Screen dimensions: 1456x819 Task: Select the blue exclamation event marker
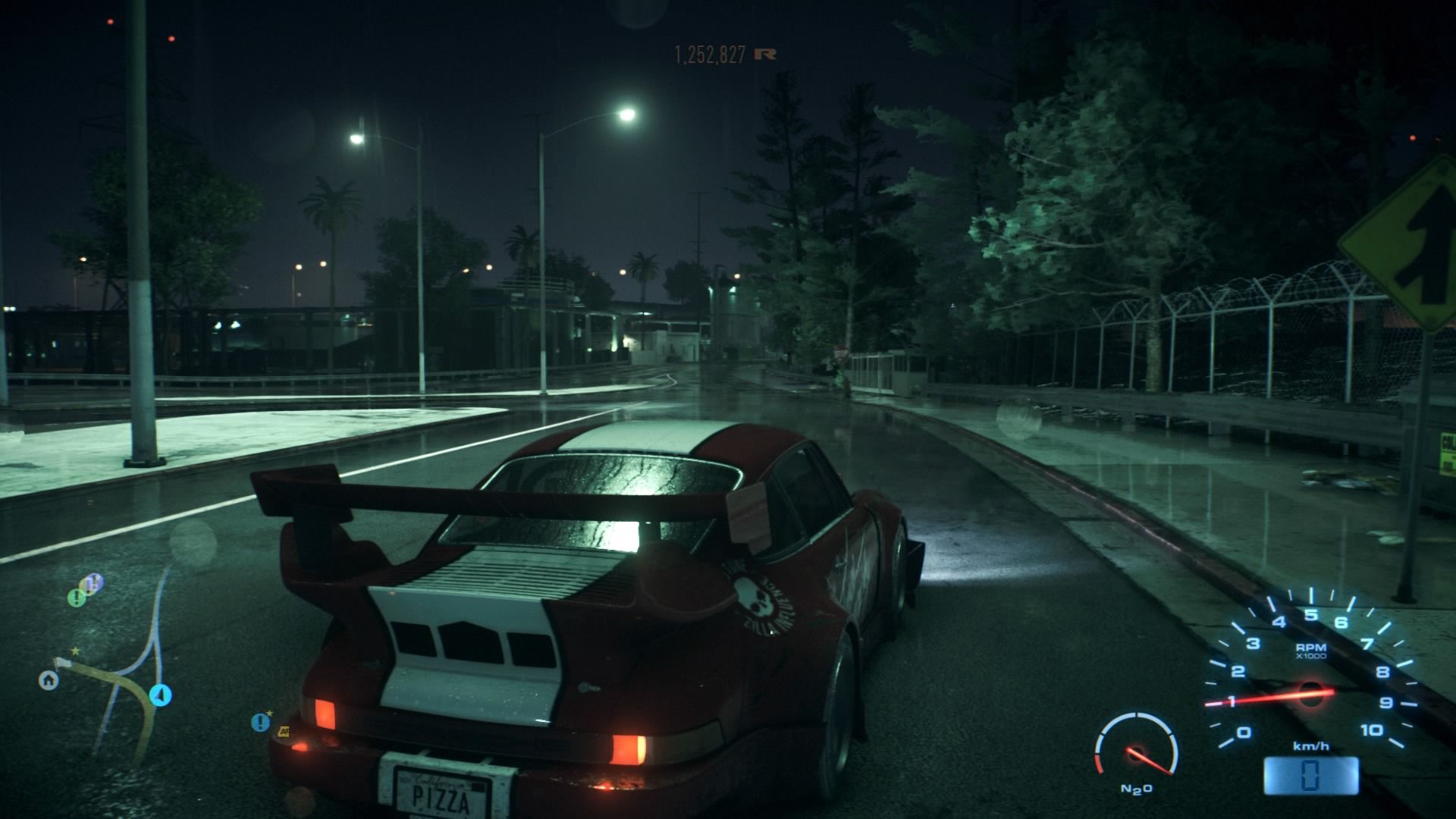pyautogui.click(x=261, y=722)
